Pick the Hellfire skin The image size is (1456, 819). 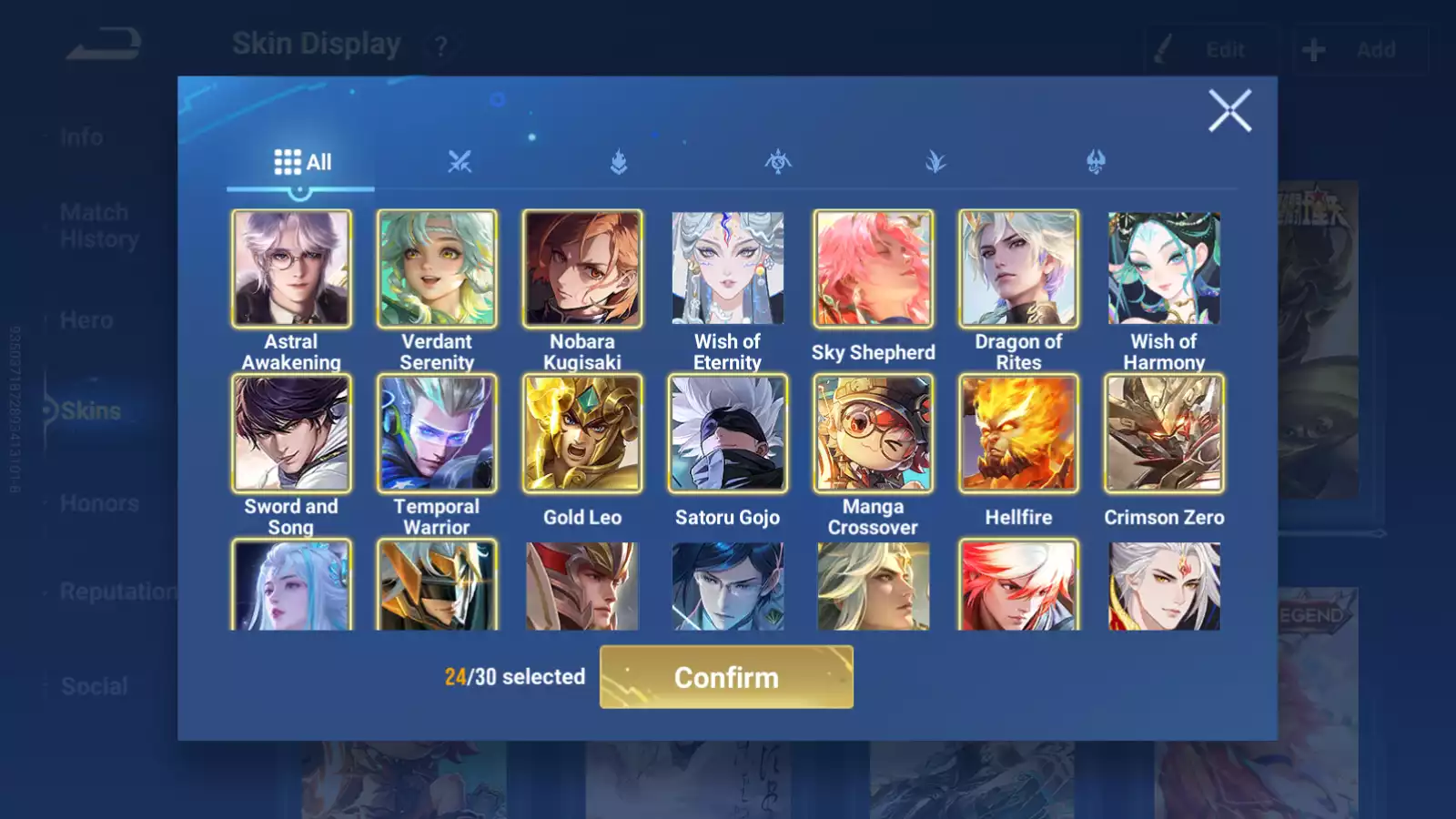(1018, 433)
